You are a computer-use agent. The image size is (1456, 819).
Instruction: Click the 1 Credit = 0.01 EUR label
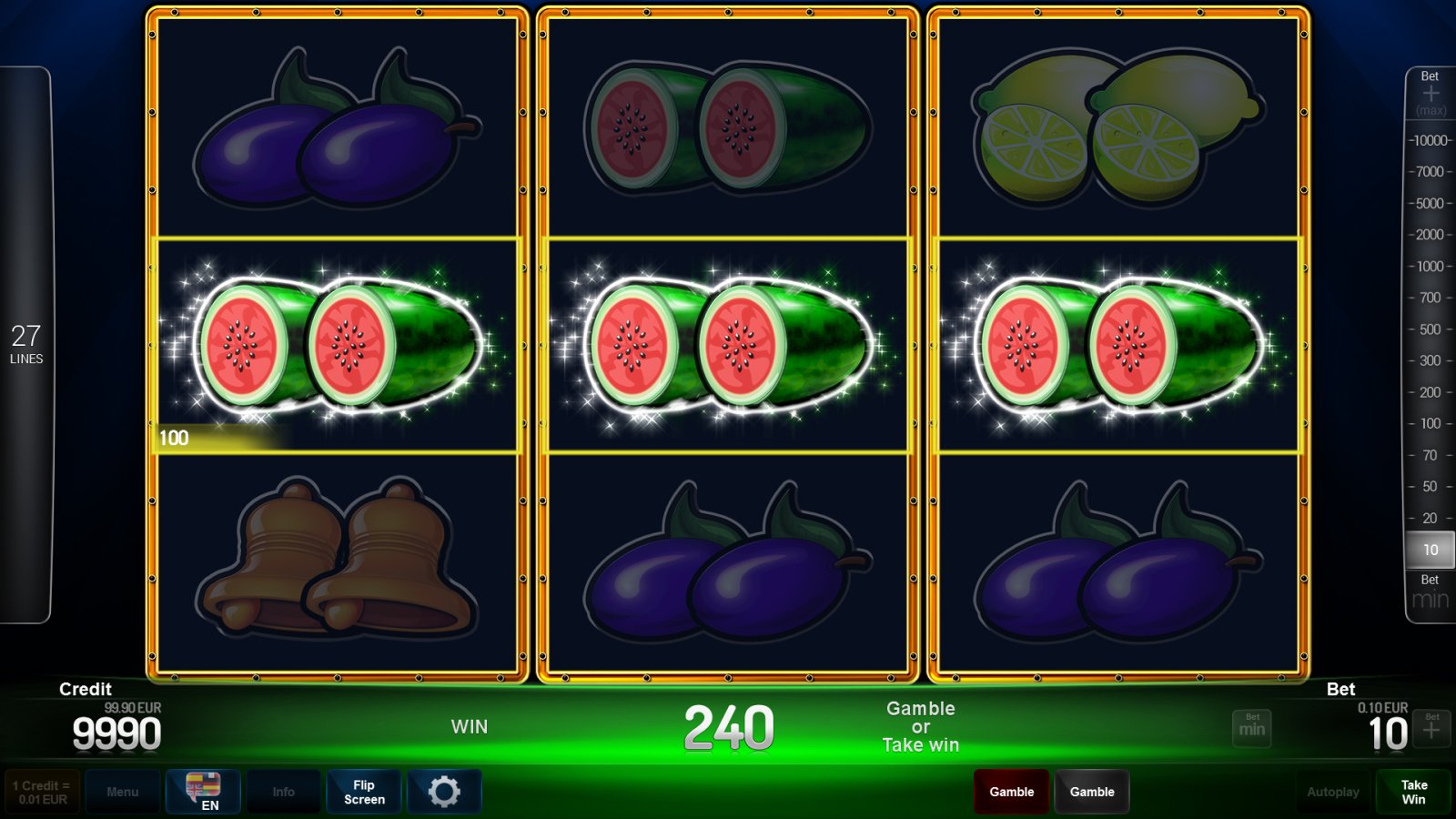(40, 791)
